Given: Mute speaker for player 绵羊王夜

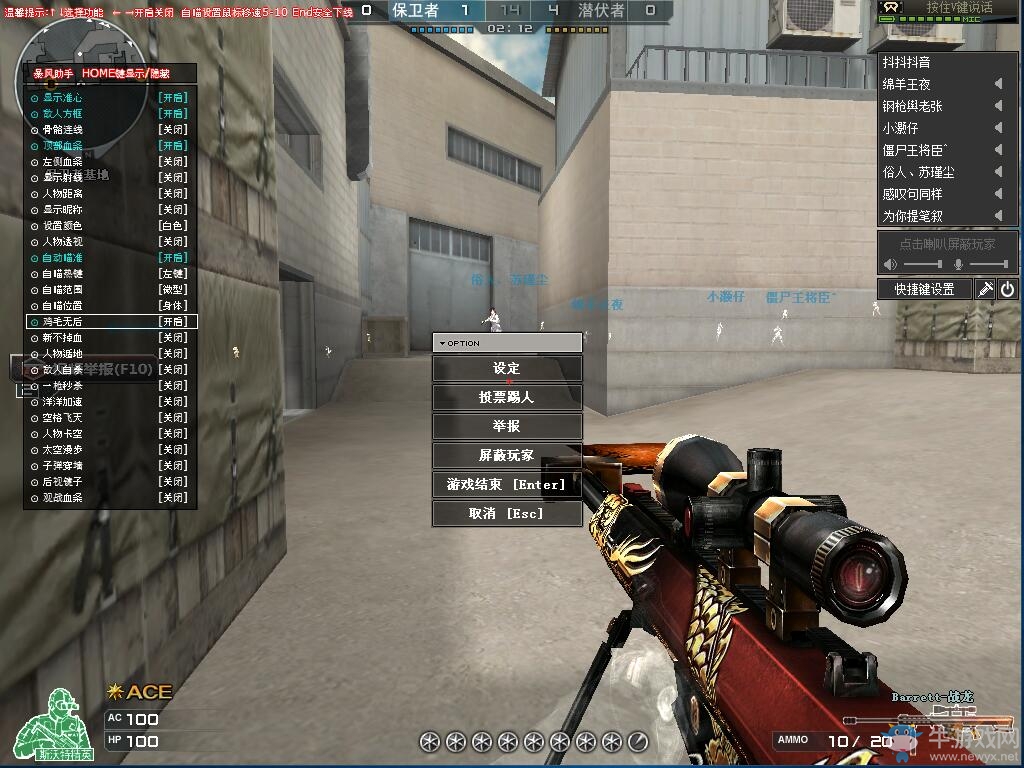Looking at the screenshot, I should 997,84.
